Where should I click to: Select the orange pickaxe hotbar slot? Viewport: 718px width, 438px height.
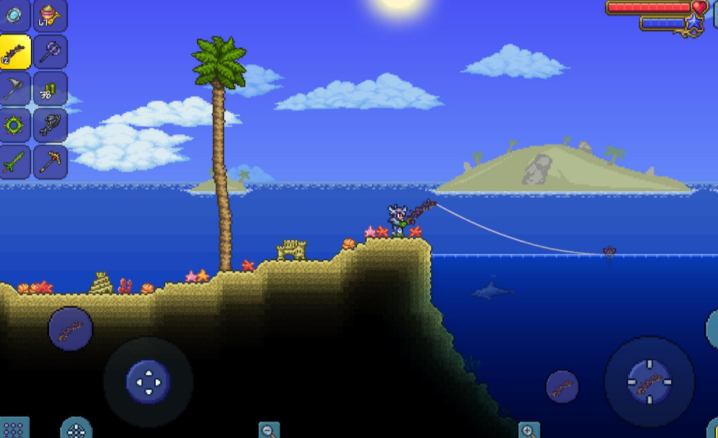click(50, 161)
